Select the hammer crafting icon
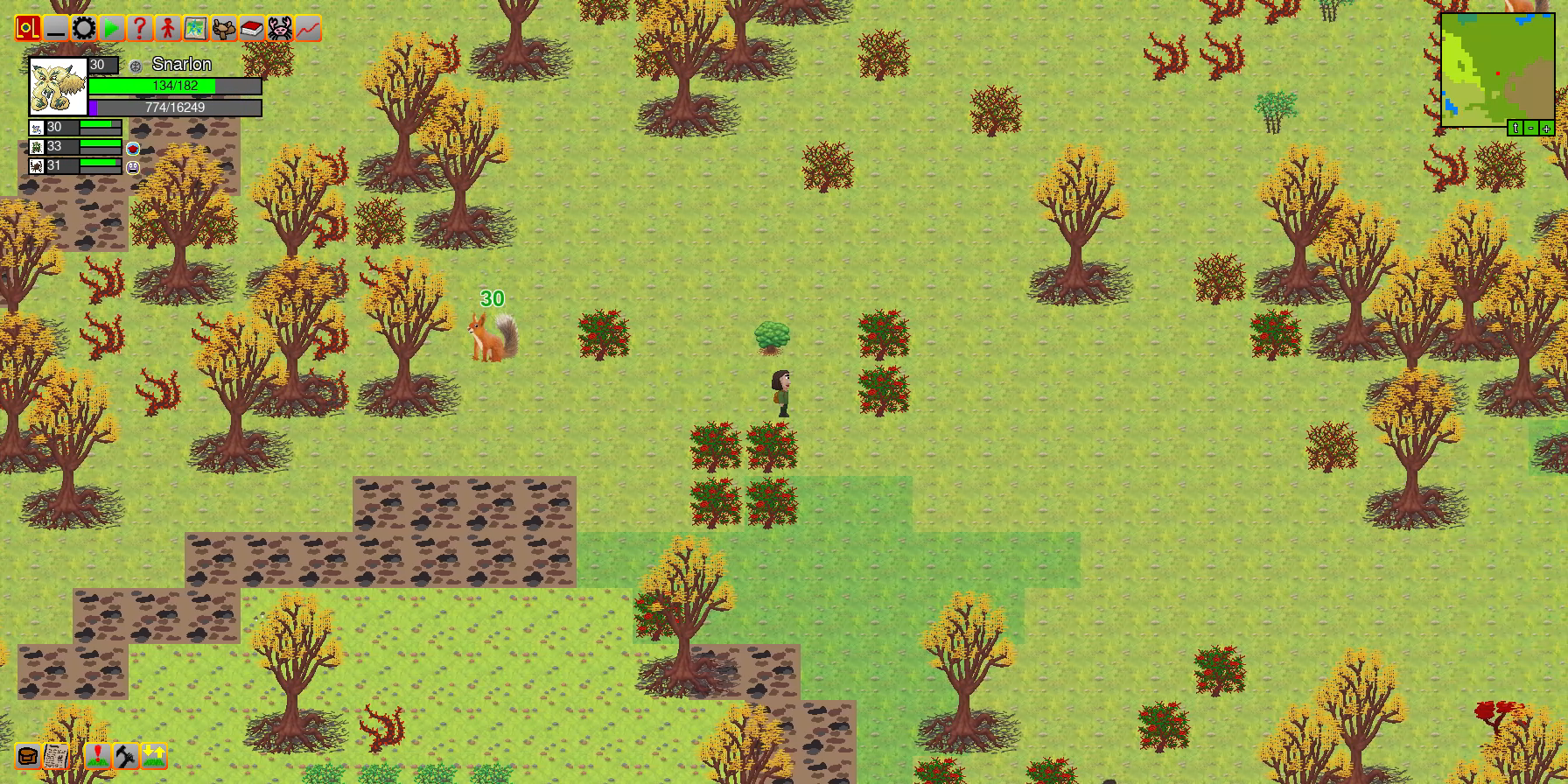Viewport: 1568px width, 784px height. tap(125, 758)
